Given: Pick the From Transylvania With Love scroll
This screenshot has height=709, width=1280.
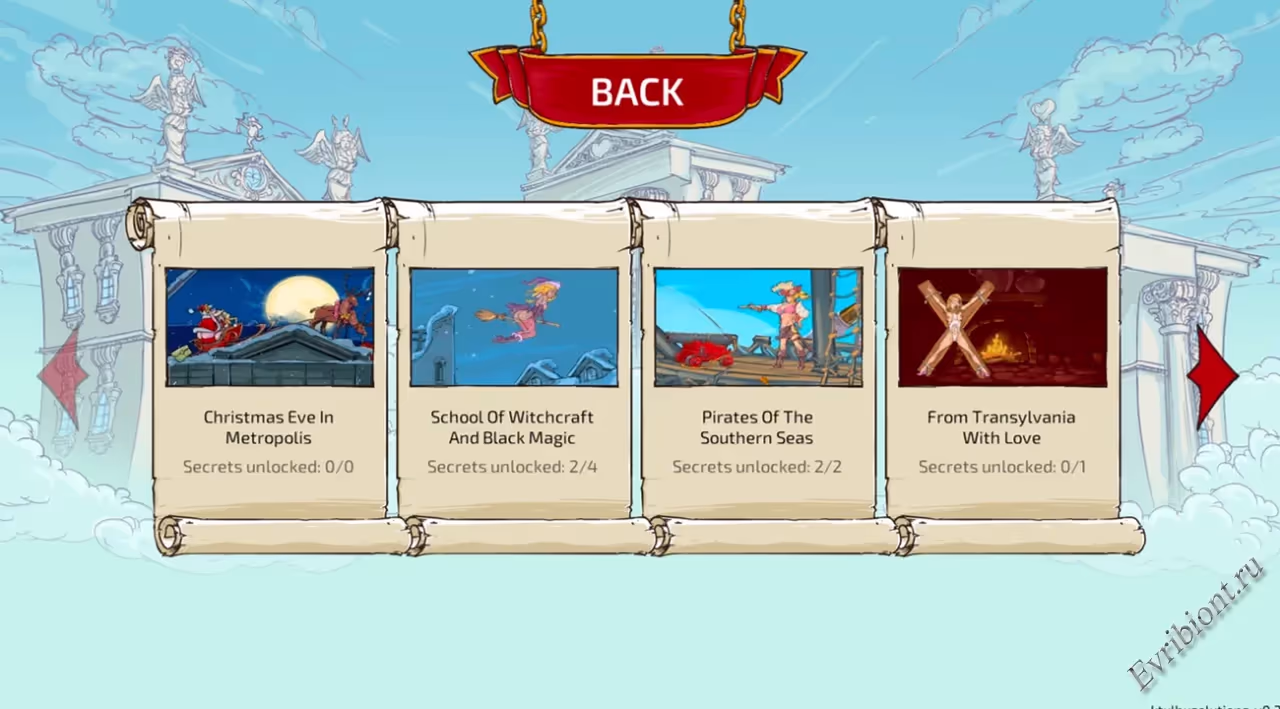Looking at the screenshot, I should (x=1002, y=370).
